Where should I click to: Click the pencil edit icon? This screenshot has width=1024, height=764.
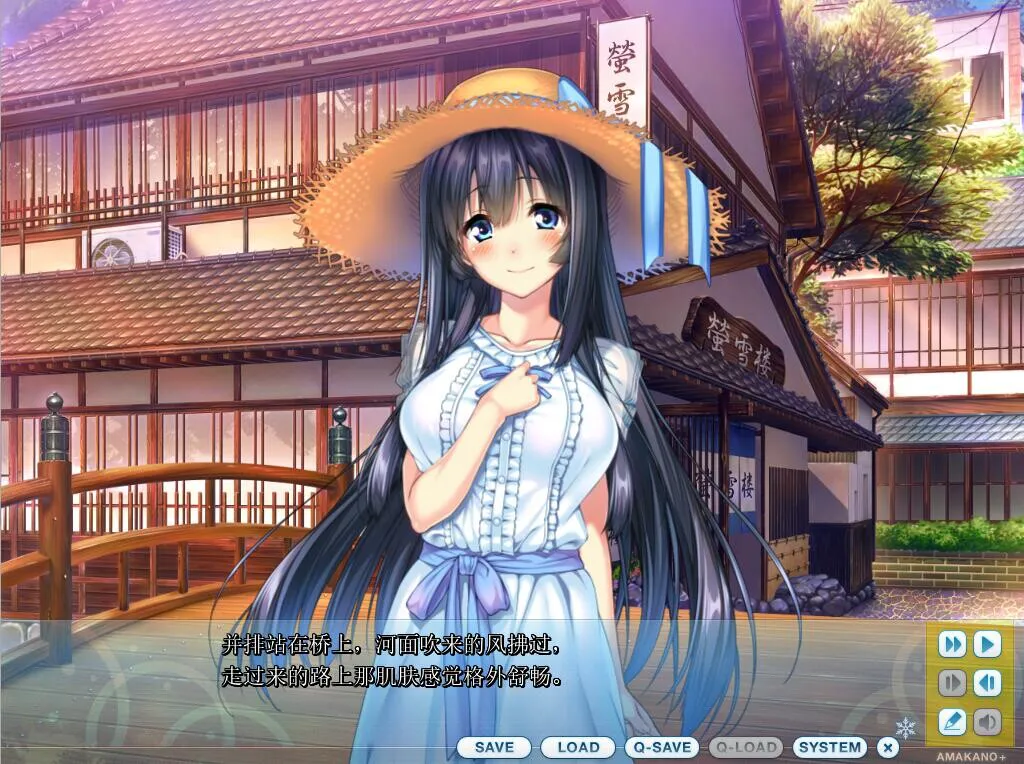coord(952,720)
